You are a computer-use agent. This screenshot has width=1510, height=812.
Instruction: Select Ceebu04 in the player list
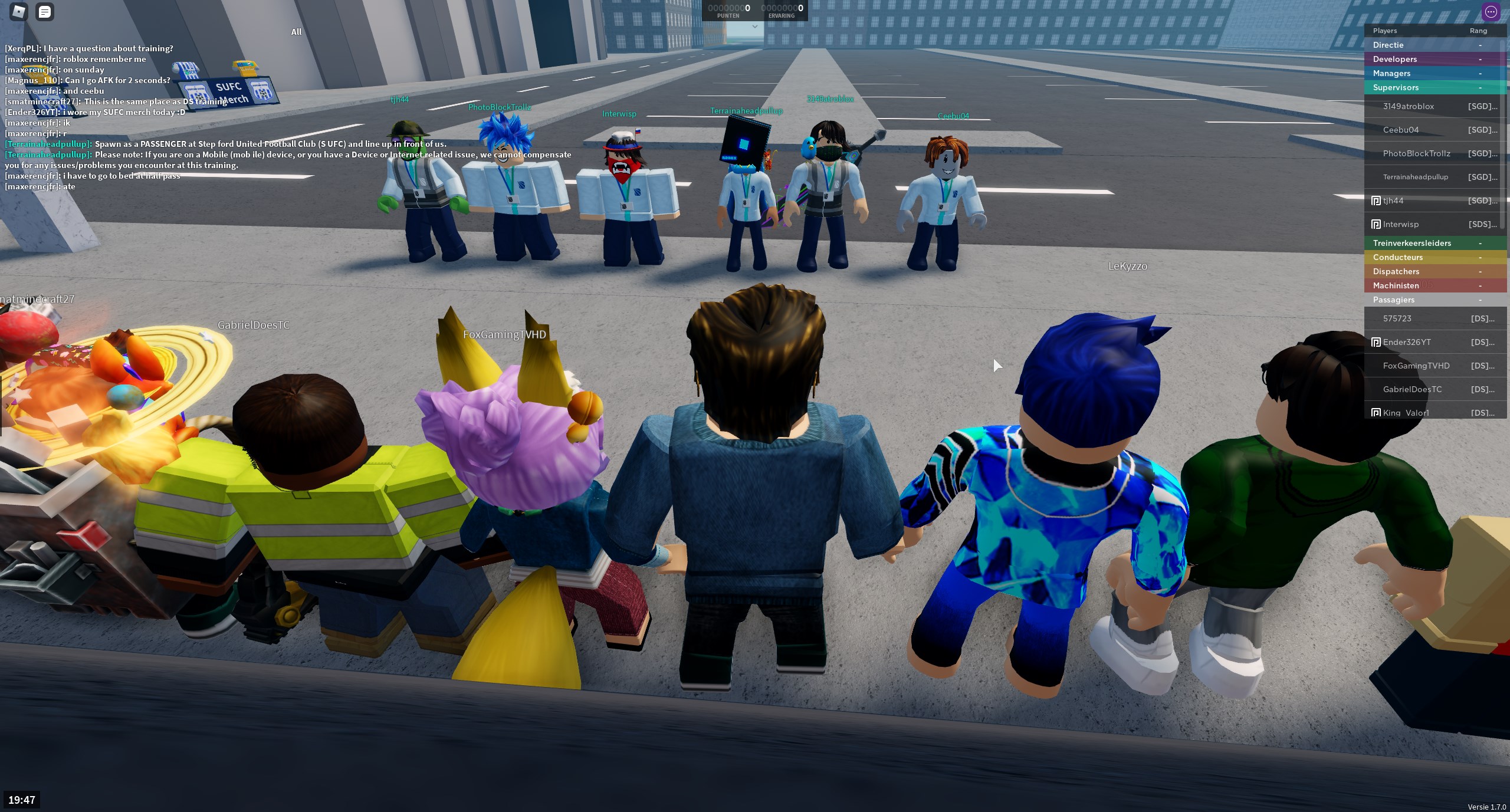point(1400,130)
